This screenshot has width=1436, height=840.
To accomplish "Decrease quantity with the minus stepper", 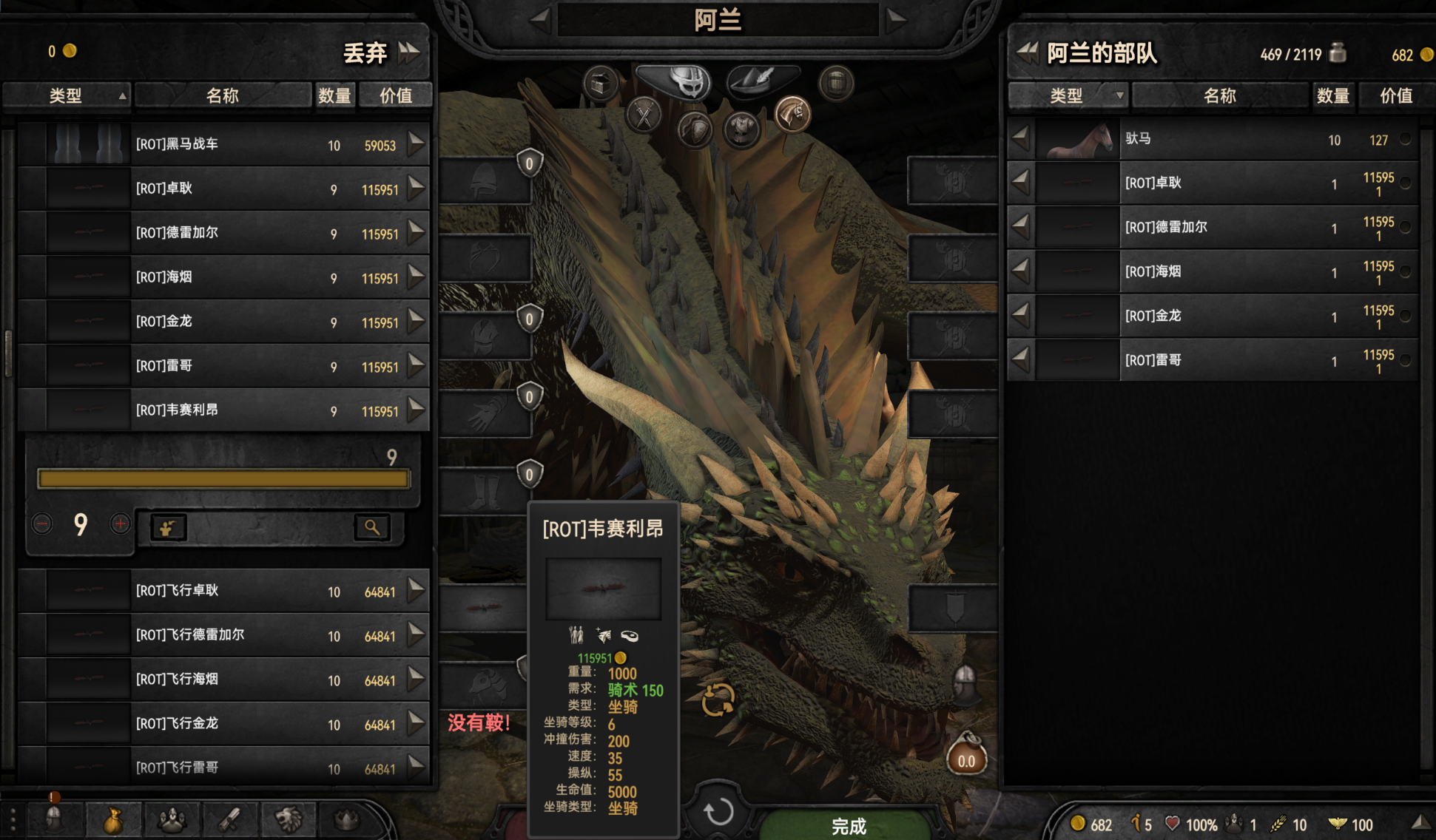I will pyautogui.click(x=42, y=524).
